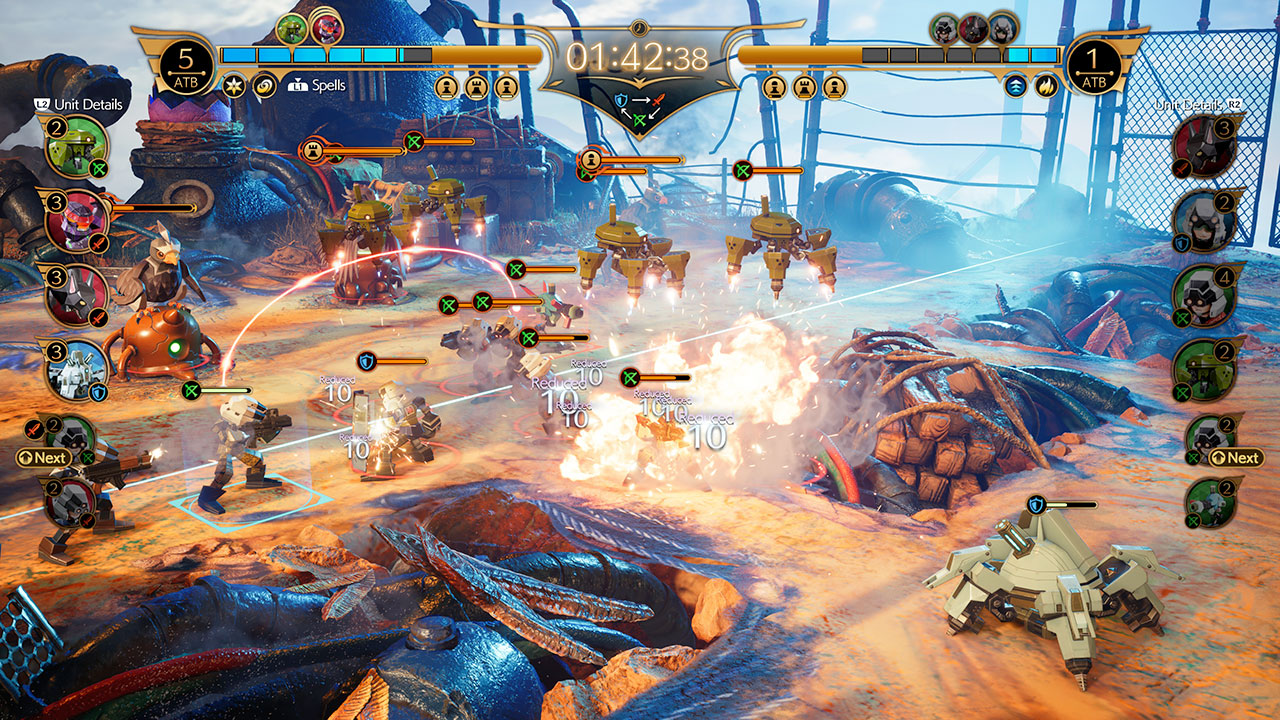
Task: Select the green robot unit card
Action: 77,148
